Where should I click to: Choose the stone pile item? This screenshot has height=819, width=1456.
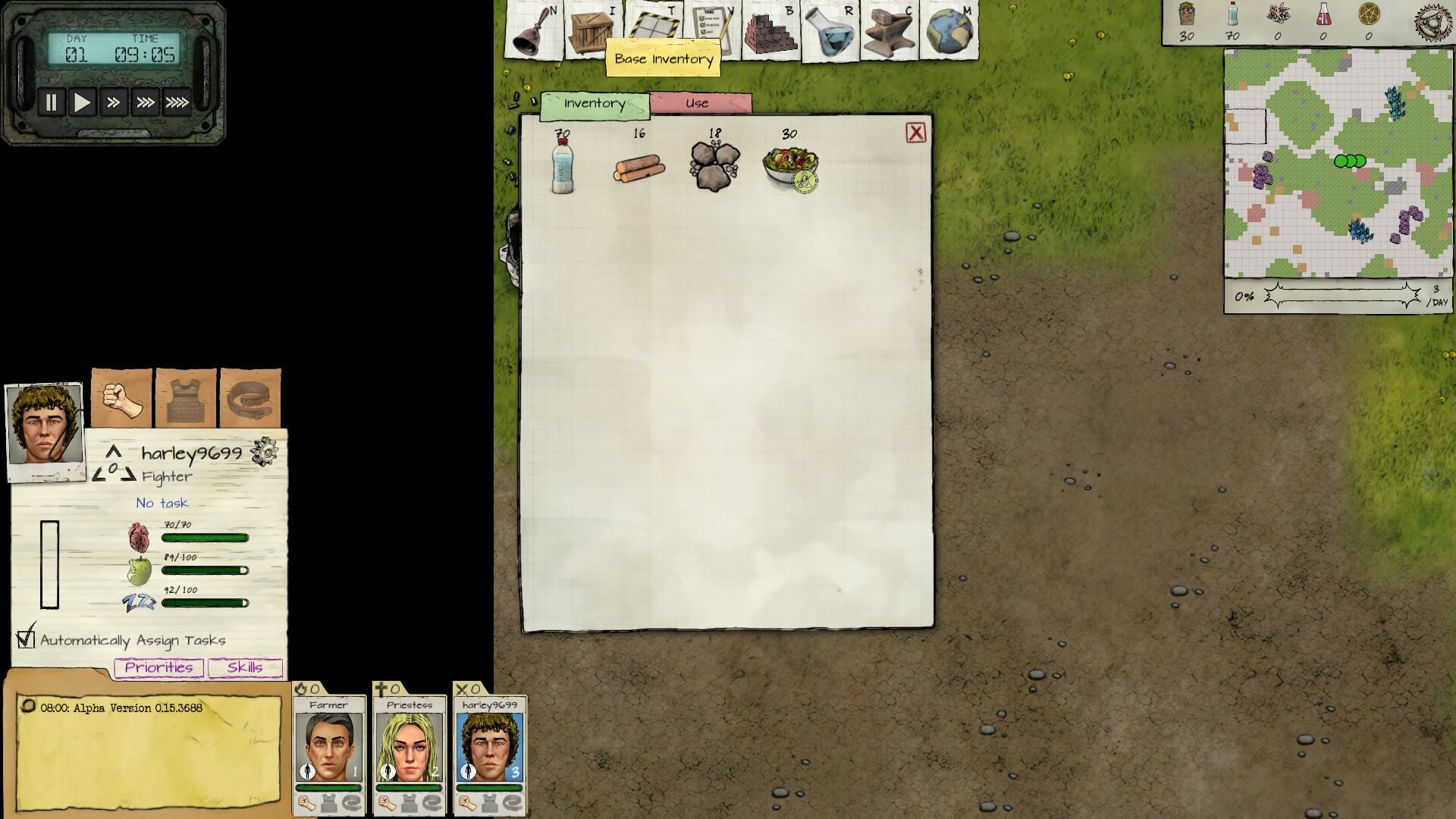pyautogui.click(x=714, y=167)
